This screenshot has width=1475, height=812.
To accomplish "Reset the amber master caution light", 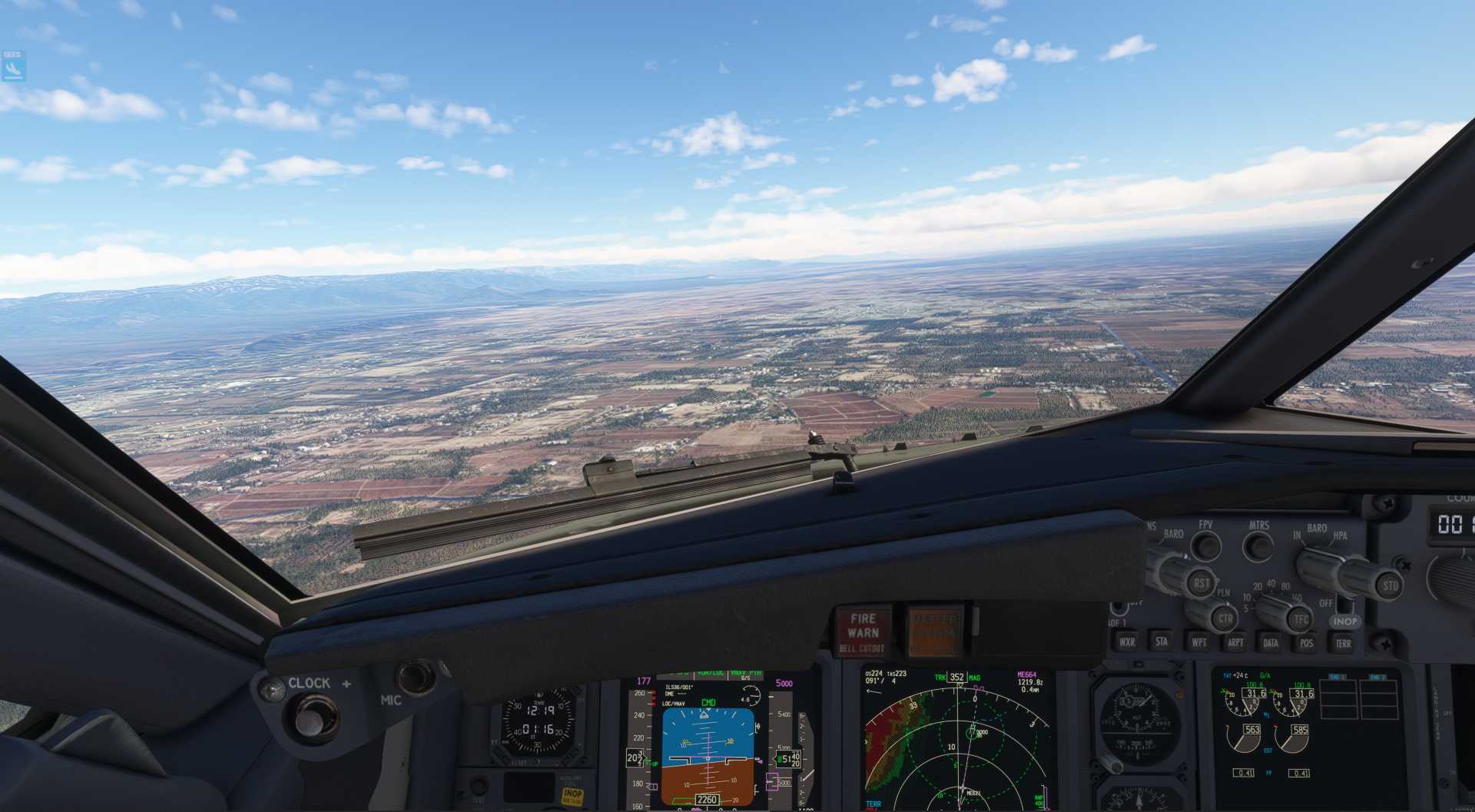I will (934, 632).
